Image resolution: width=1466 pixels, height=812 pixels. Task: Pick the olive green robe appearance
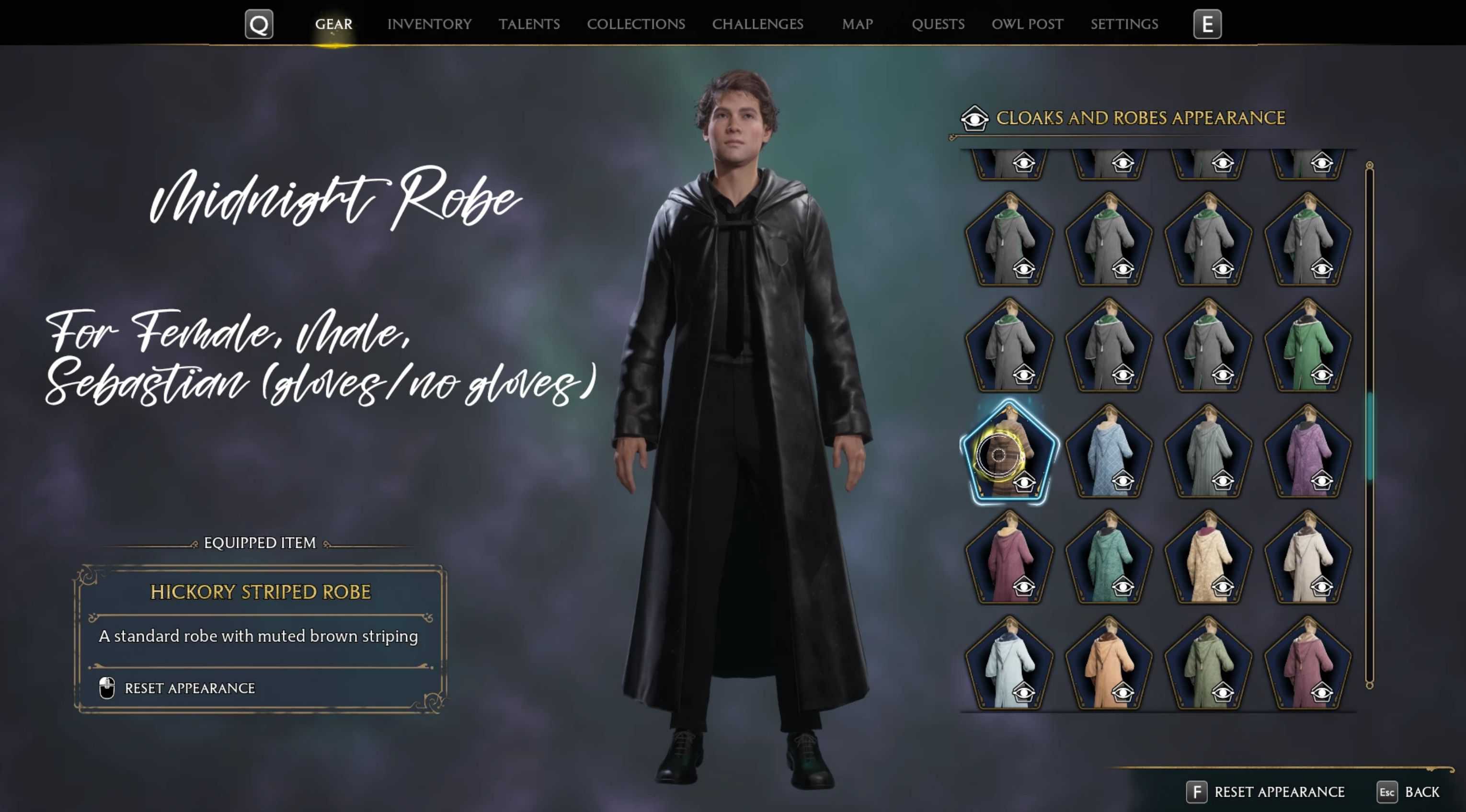click(x=1208, y=664)
